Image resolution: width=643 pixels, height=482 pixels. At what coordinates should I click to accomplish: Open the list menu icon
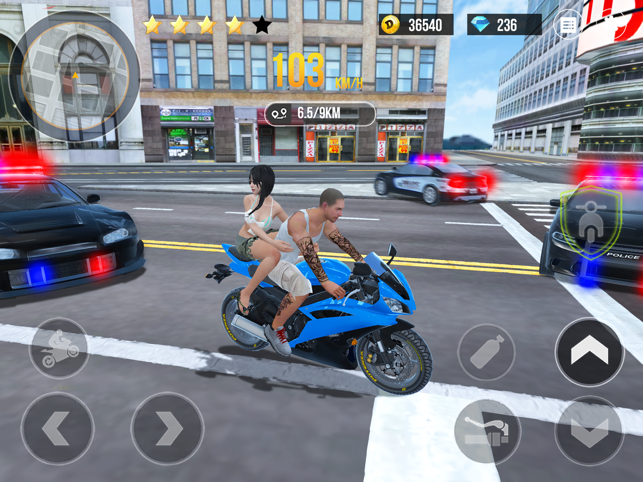coord(568,24)
